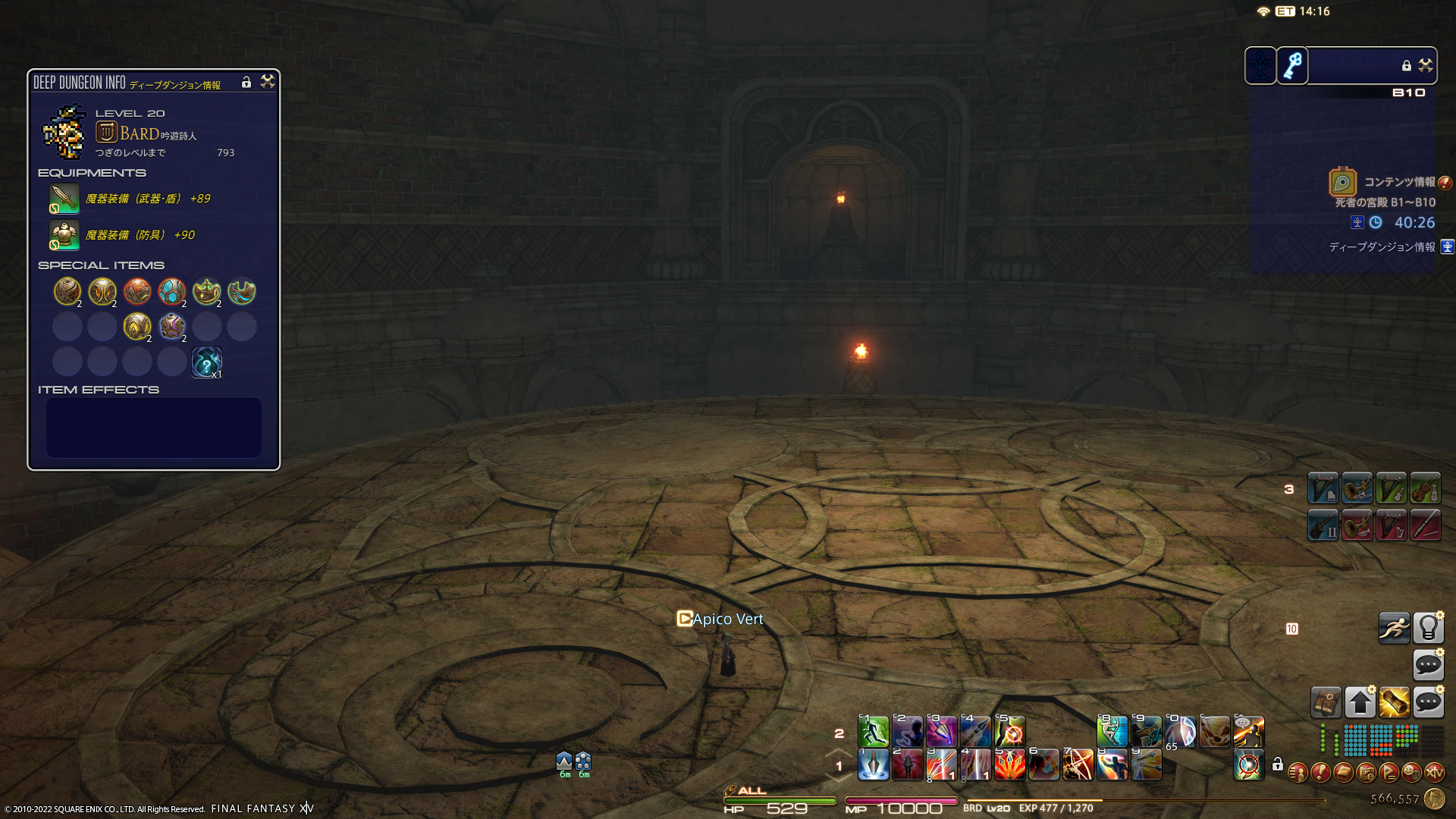Screen dimensions: 1456x819
Task: Activate the red flaming arrows ability
Action: click(x=1009, y=764)
